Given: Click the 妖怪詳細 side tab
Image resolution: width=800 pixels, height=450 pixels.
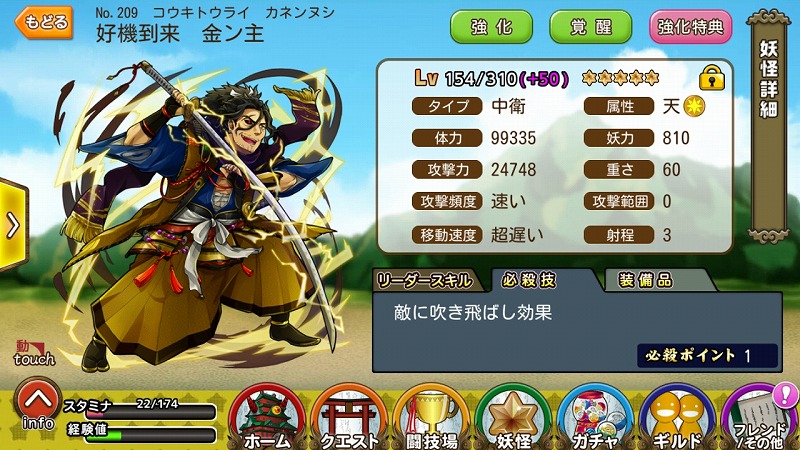Looking at the screenshot, I should pyautogui.click(x=768, y=80).
